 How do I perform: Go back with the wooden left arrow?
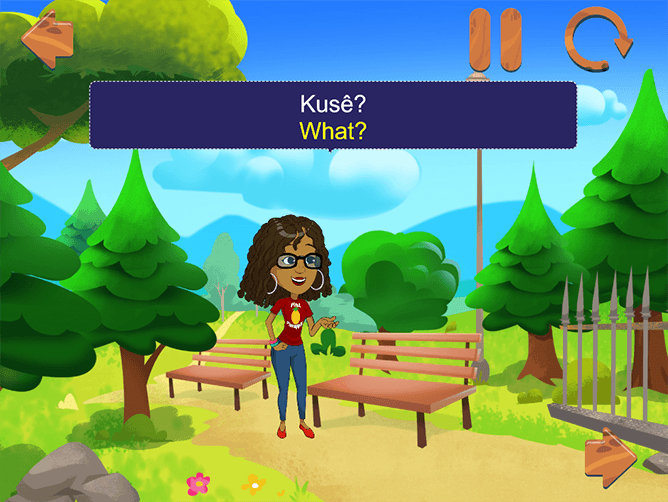point(48,38)
